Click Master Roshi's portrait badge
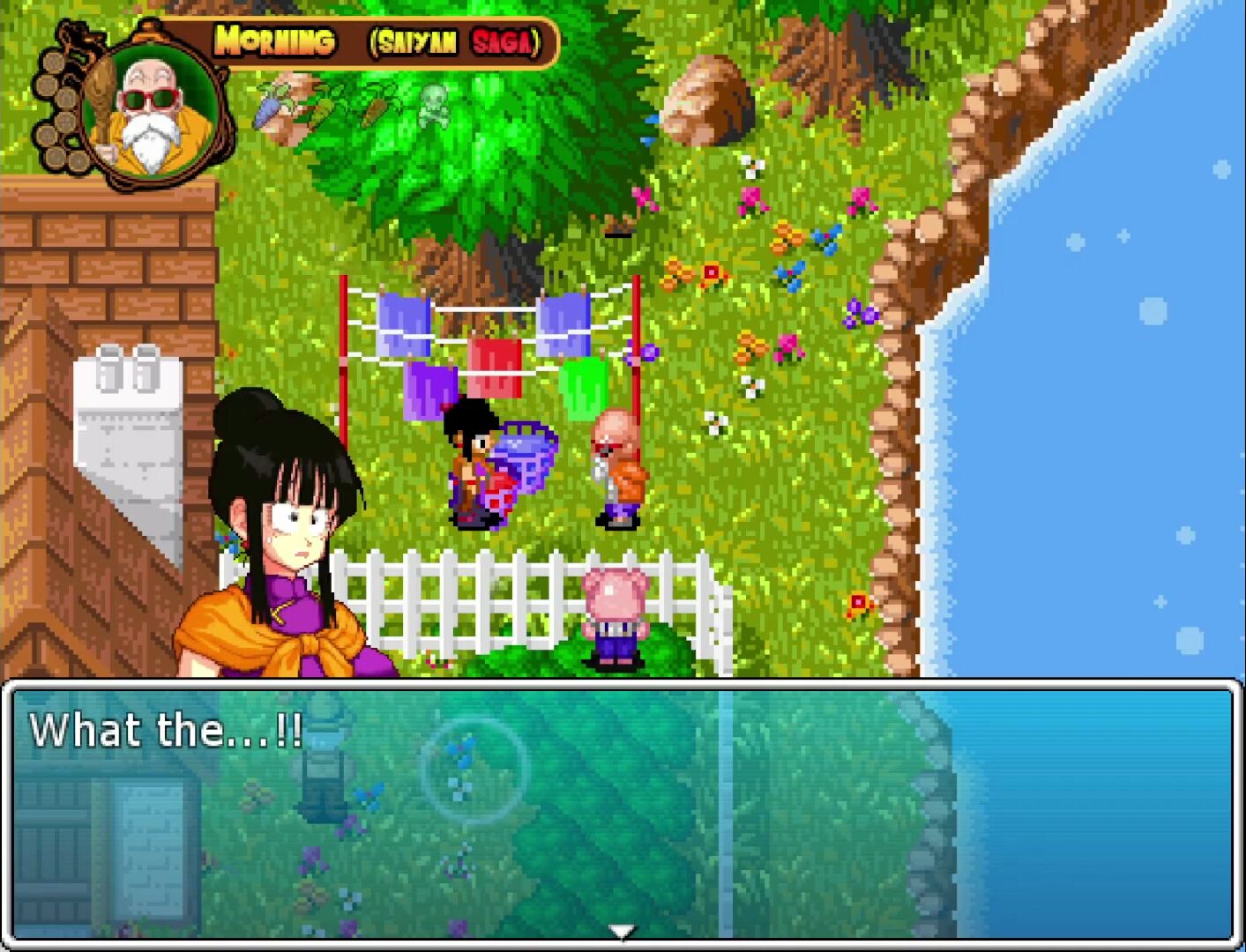The image size is (1246, 952). point(151,113)
